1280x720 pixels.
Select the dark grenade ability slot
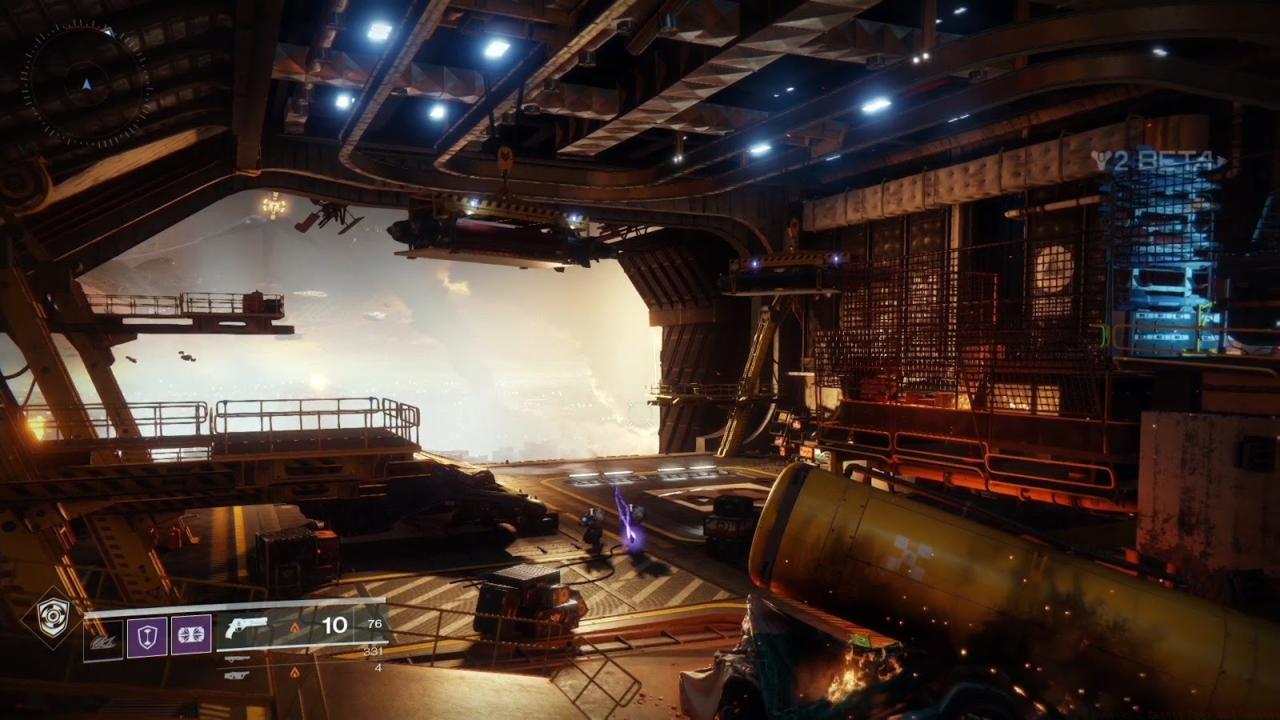tap(103, 637)
